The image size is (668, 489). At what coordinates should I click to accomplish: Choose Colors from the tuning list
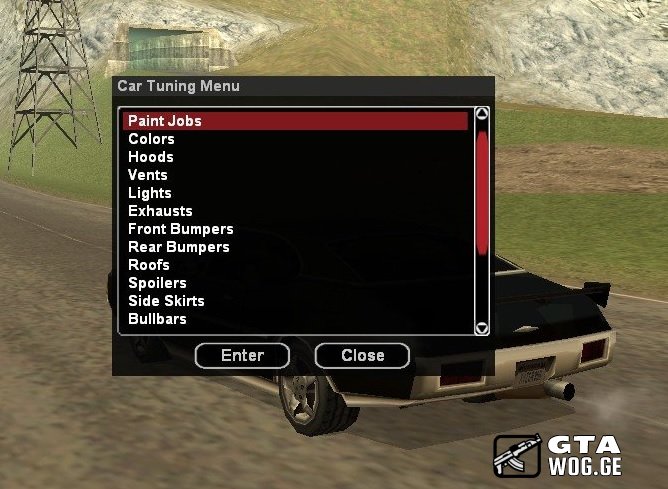pyautogui.click(x=151, y=139)
